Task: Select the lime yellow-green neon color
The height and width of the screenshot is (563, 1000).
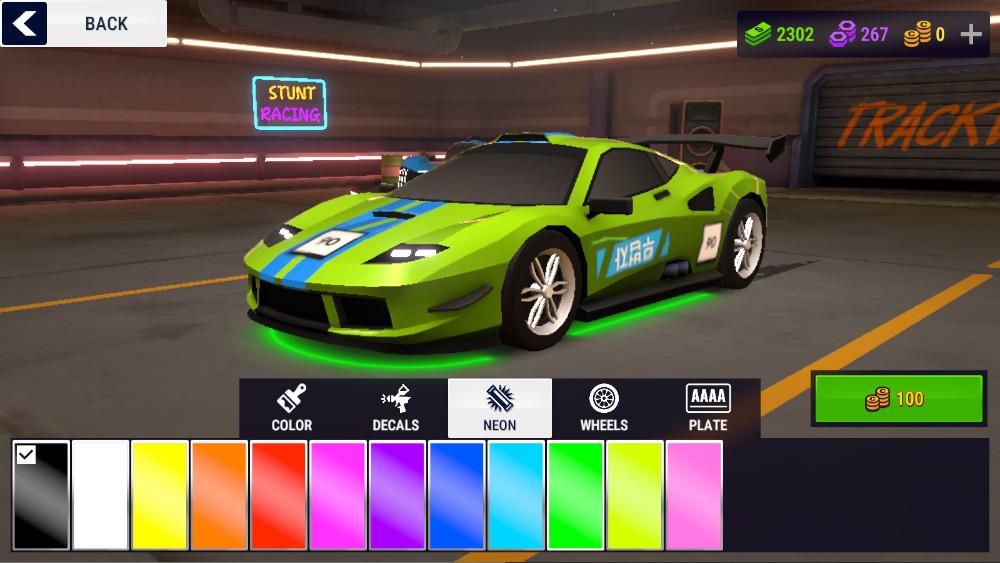Action: tap(635, 495)
